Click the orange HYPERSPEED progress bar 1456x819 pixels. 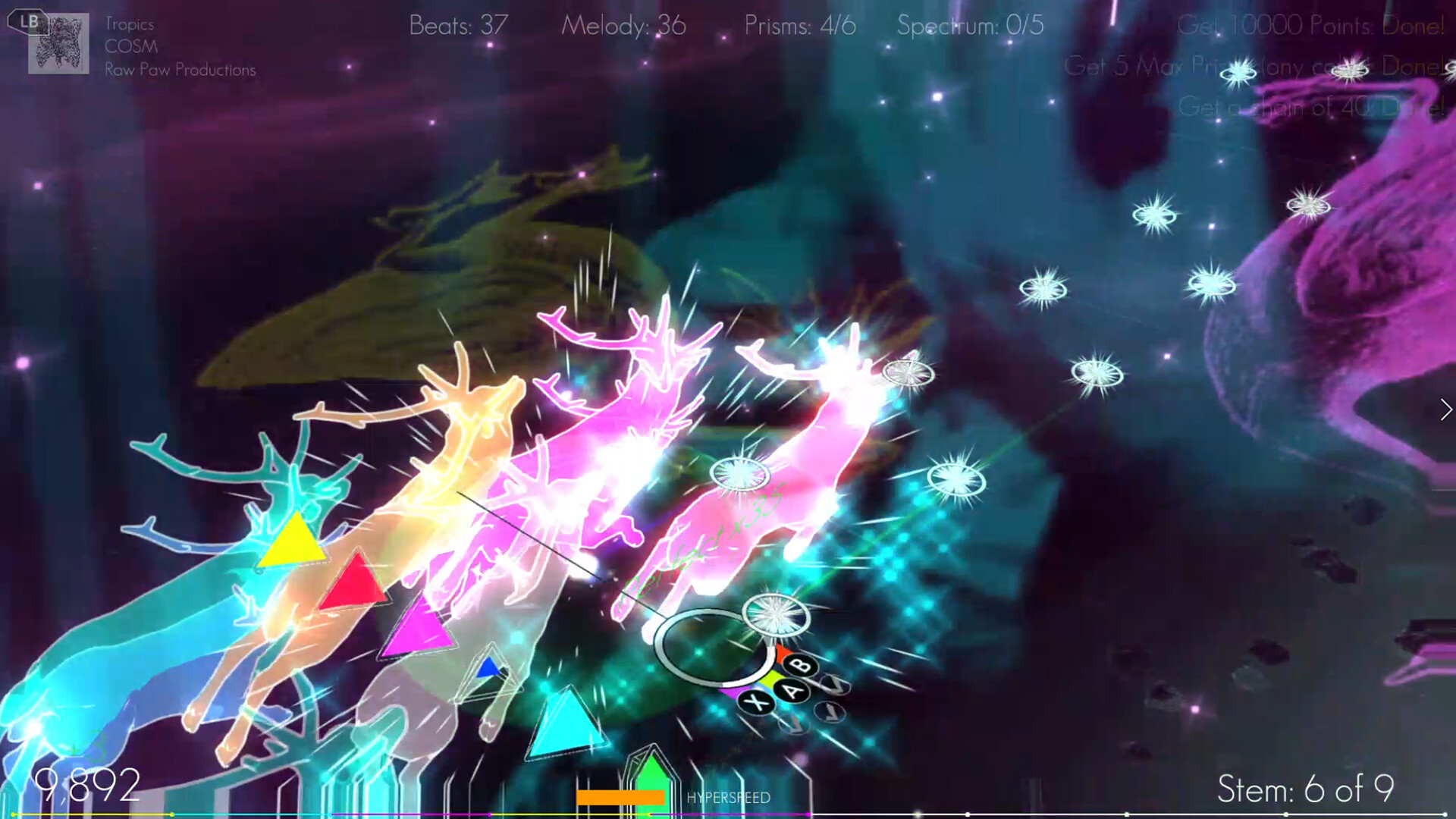click(x=620, y=796)
